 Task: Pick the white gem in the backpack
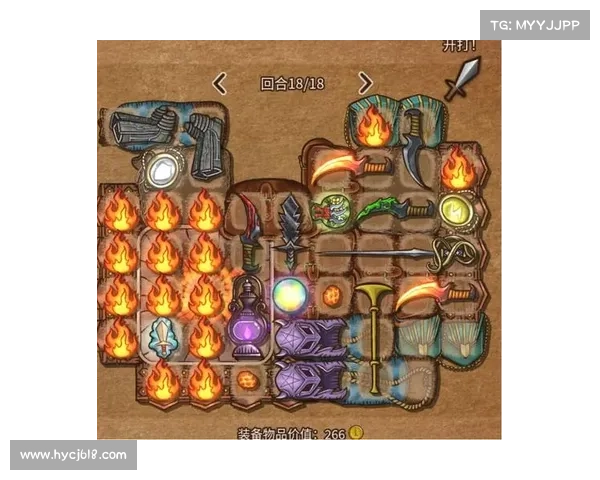pyautogui.click(x=159, y=172)
